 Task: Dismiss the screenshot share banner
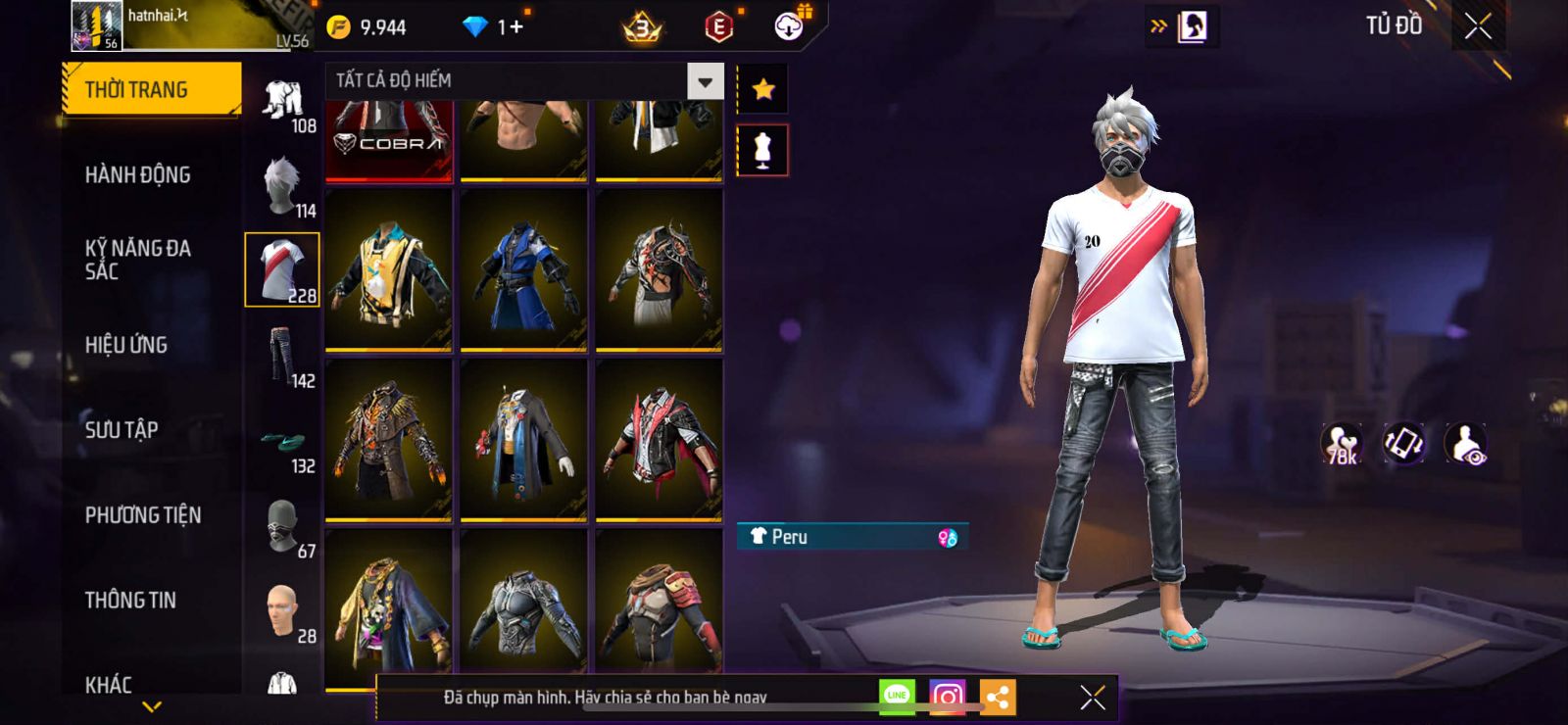1092,697
